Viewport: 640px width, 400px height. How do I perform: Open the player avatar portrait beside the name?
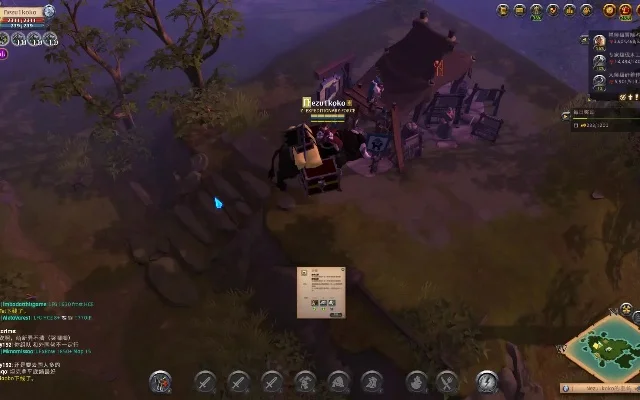[48, 11]
